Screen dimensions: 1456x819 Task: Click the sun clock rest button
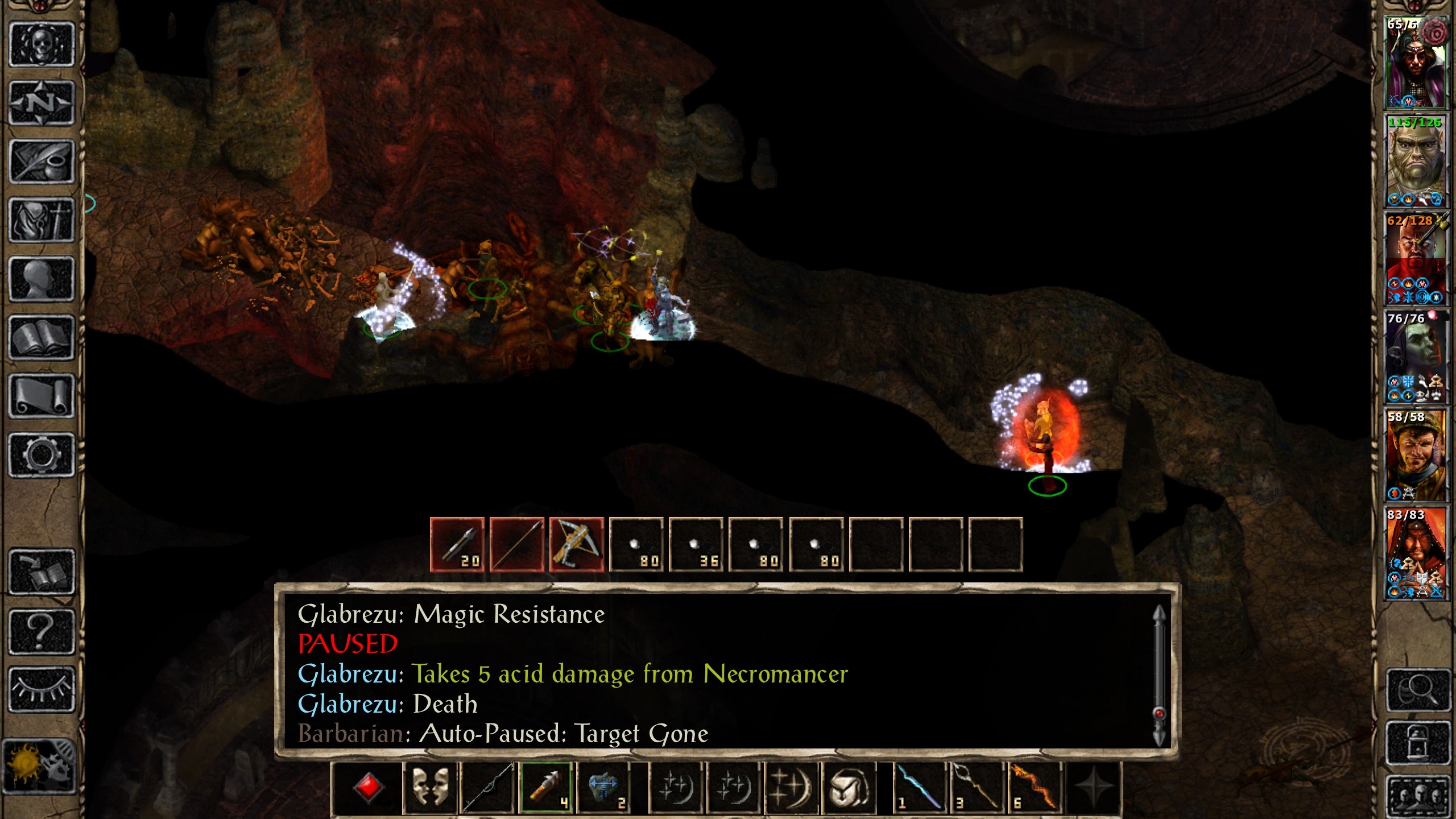39,766
